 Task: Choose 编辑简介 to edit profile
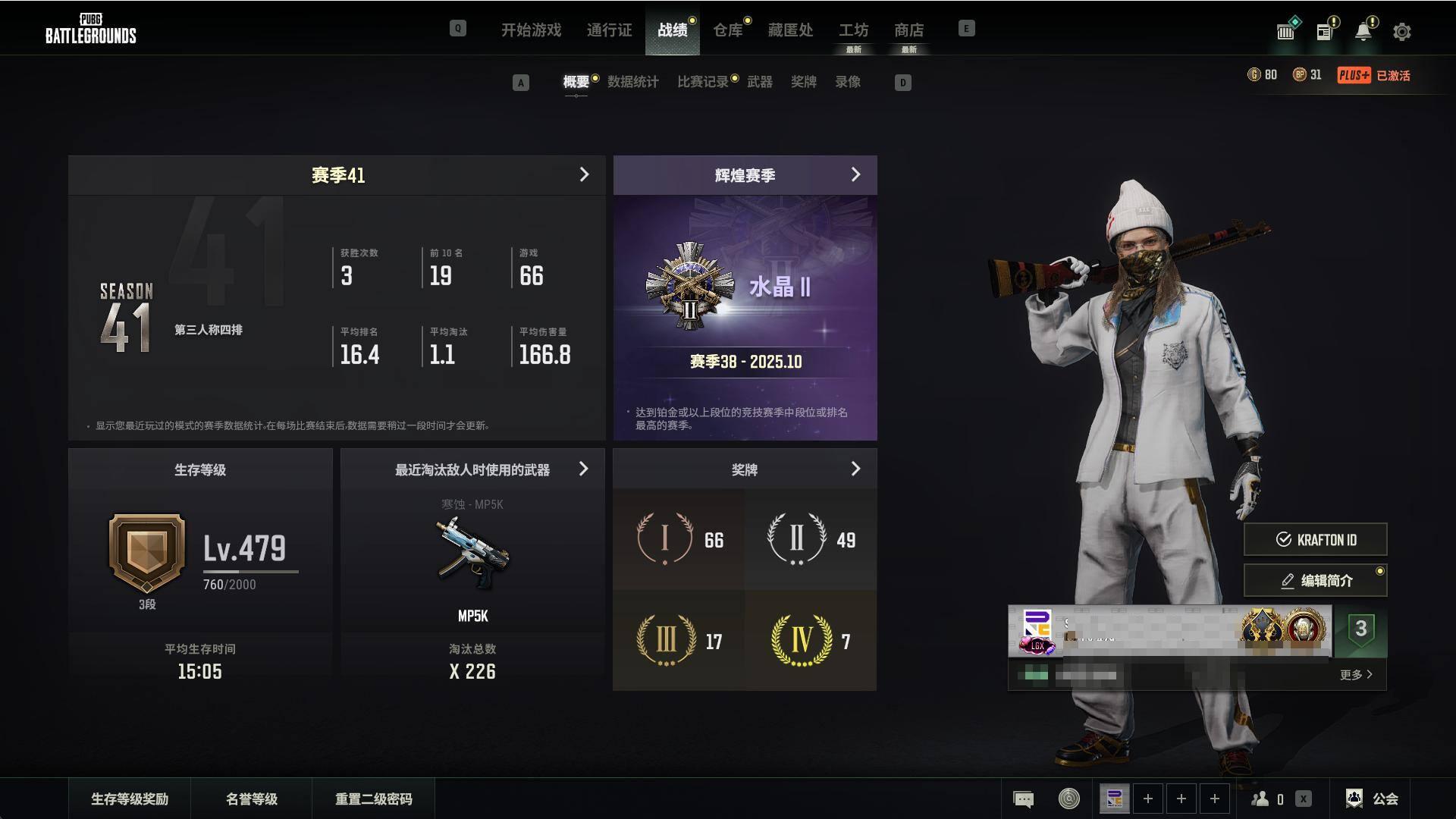[1315, 581]
